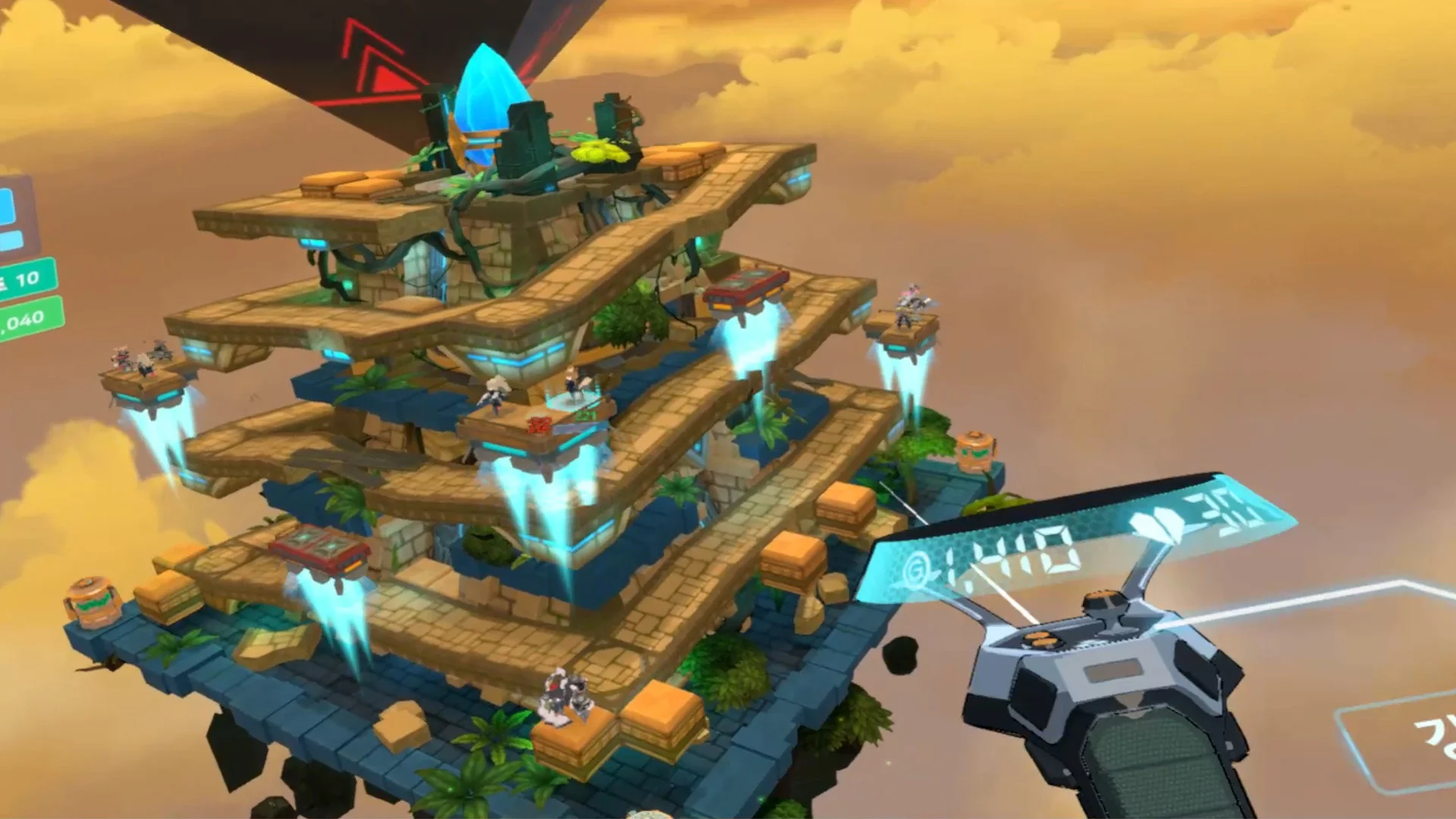Click the unit platform firing cyan thrusters on the far right
Viewport: 1456px width, 819px height.
click(x=906, y=334)
